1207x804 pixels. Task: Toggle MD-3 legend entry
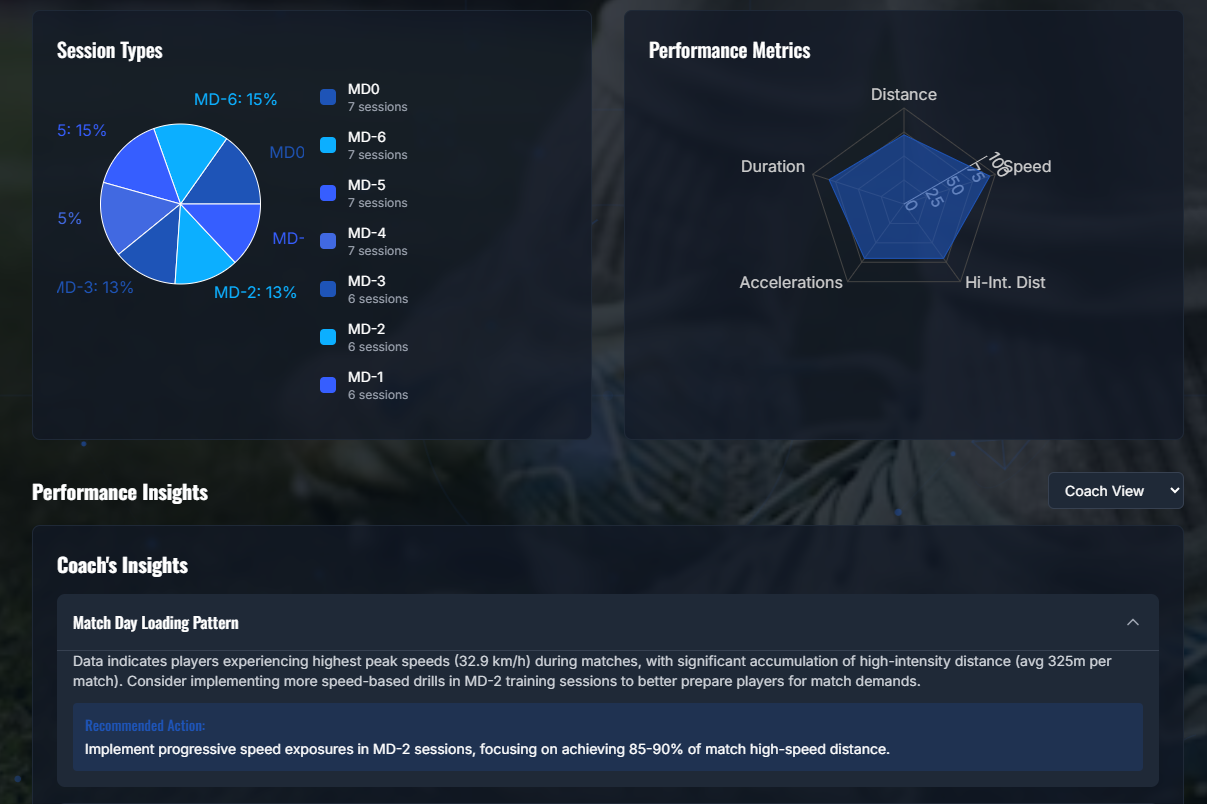(365, 289)
